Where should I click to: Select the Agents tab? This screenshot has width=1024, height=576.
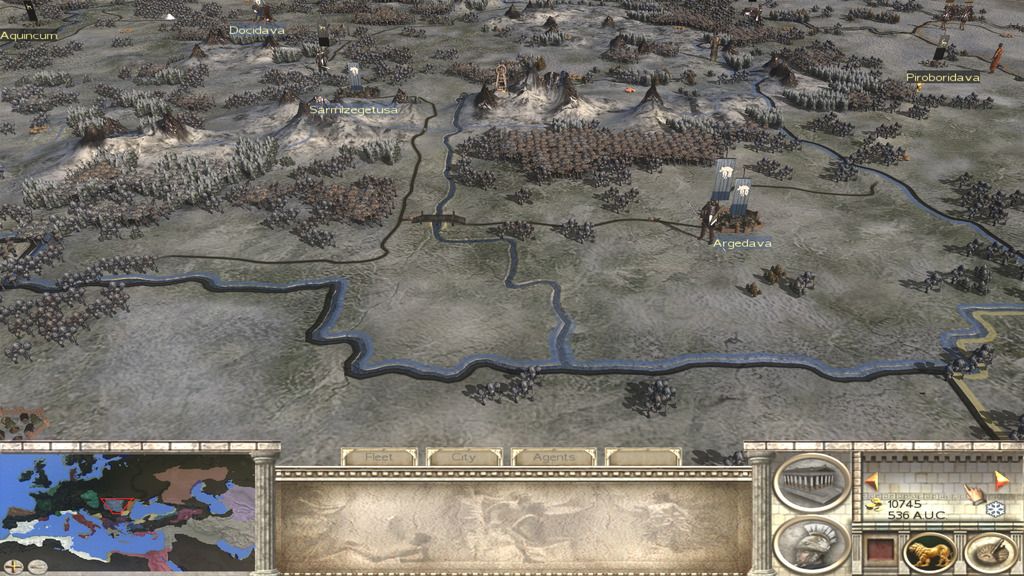tap(553, 457)
